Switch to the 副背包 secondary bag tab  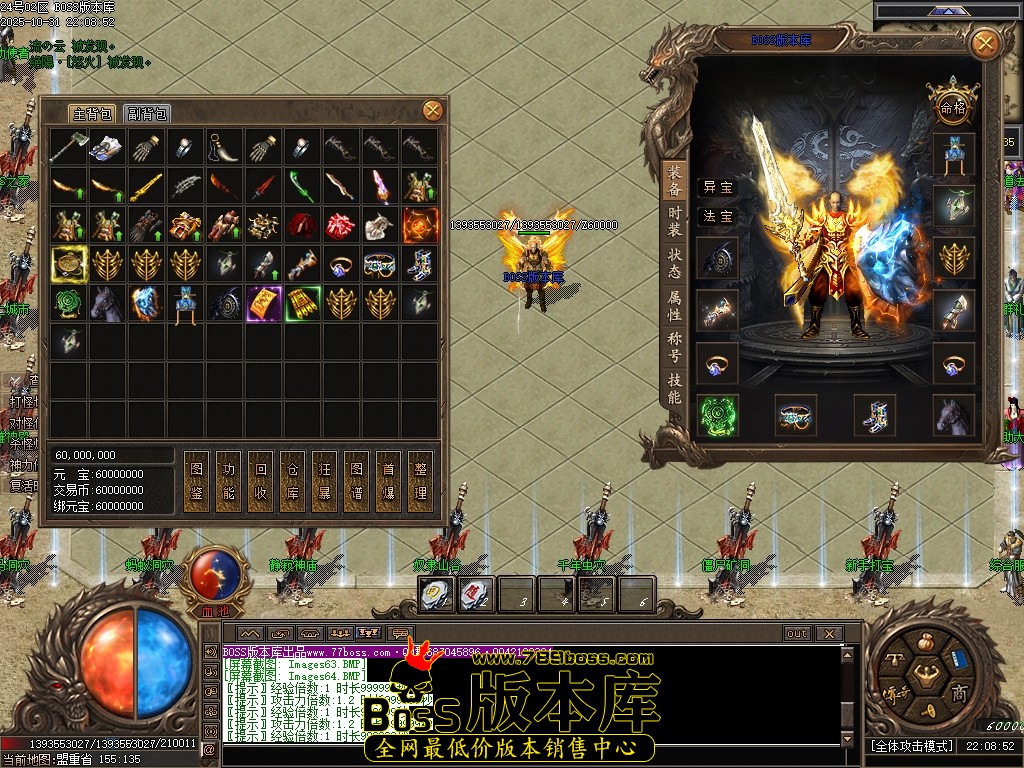pos(148,113)
